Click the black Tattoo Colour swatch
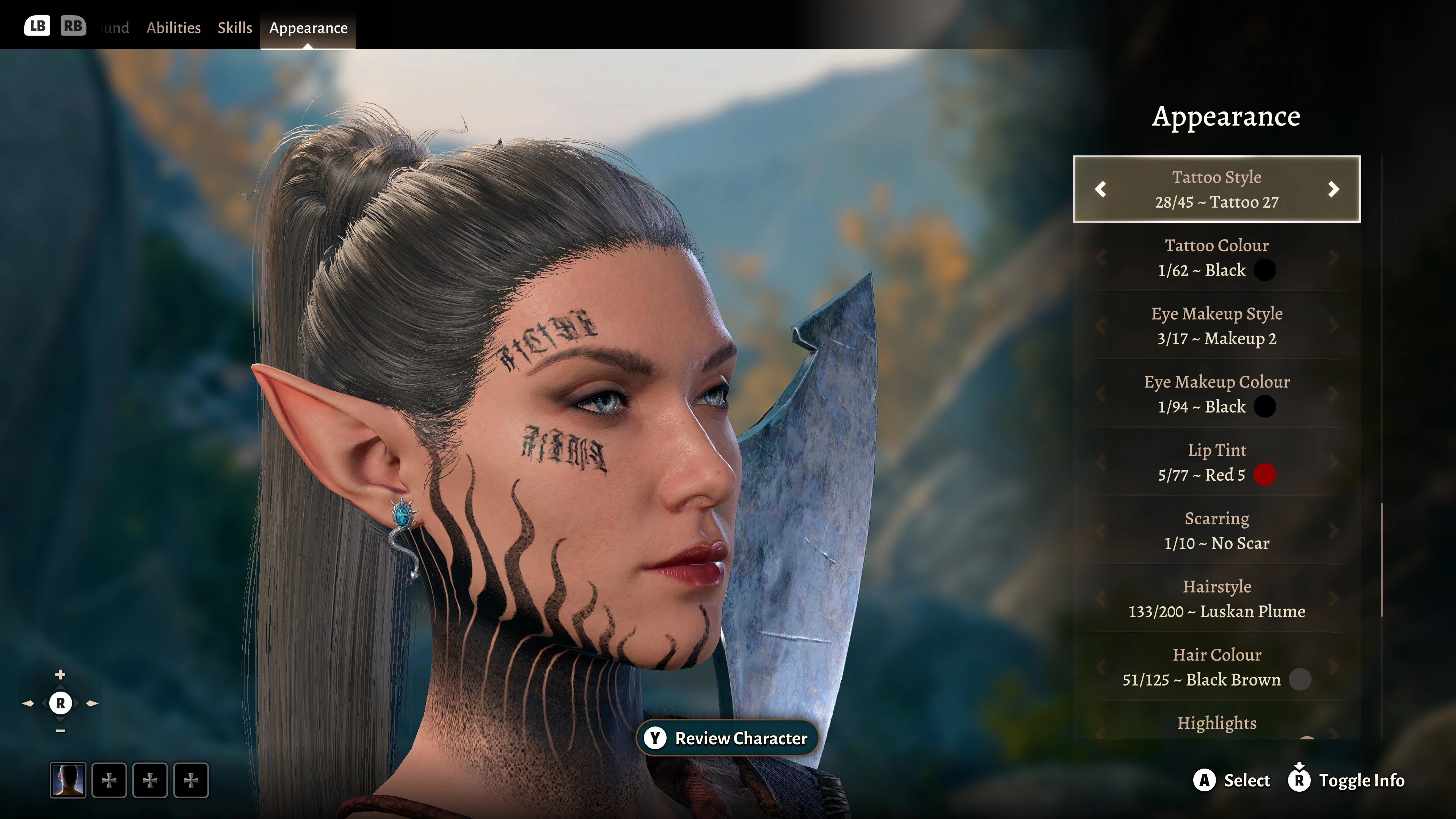The height and width of the screenshot is (819, 1456). [1265, 270]
